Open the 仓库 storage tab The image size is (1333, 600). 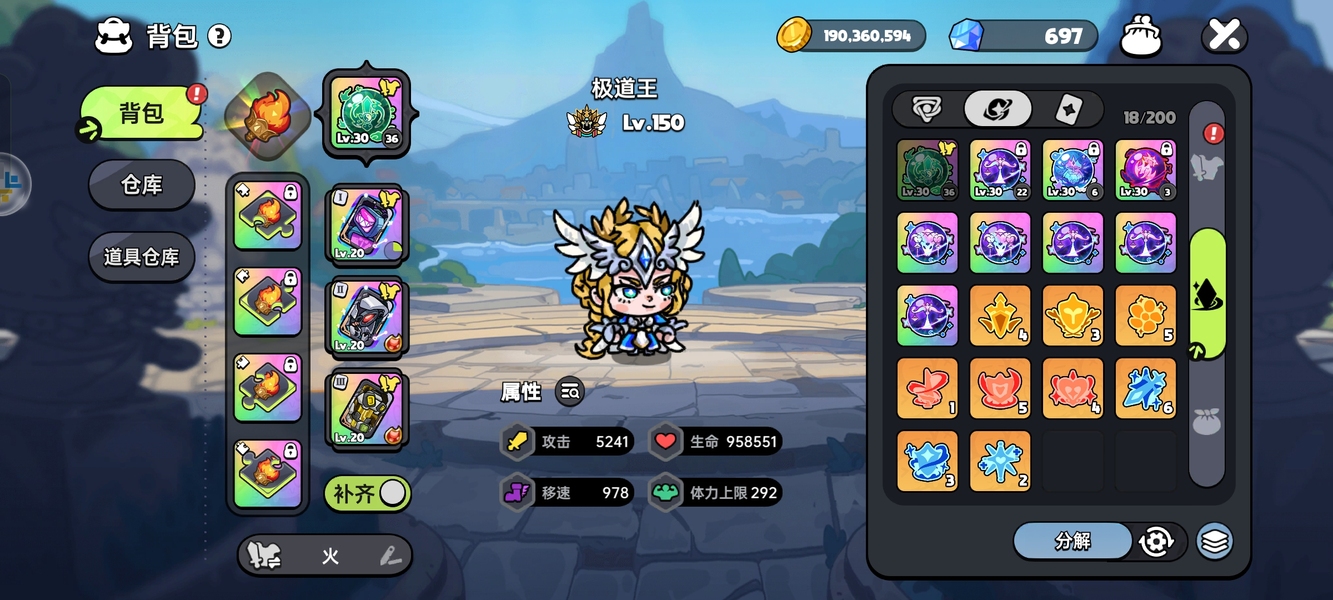(x=141, y=185)
